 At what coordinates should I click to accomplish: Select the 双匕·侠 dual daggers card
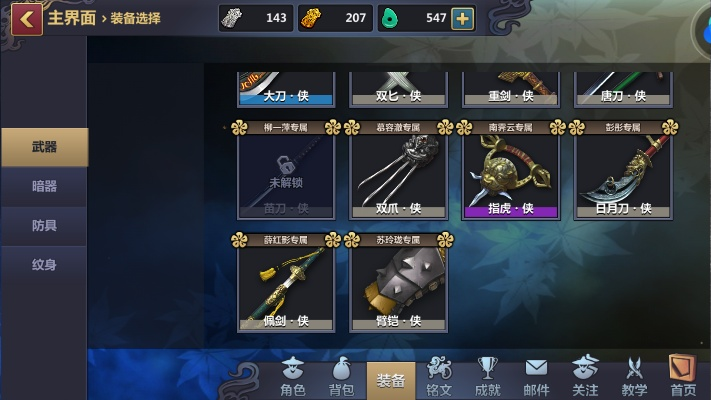[x=398, y=88]
